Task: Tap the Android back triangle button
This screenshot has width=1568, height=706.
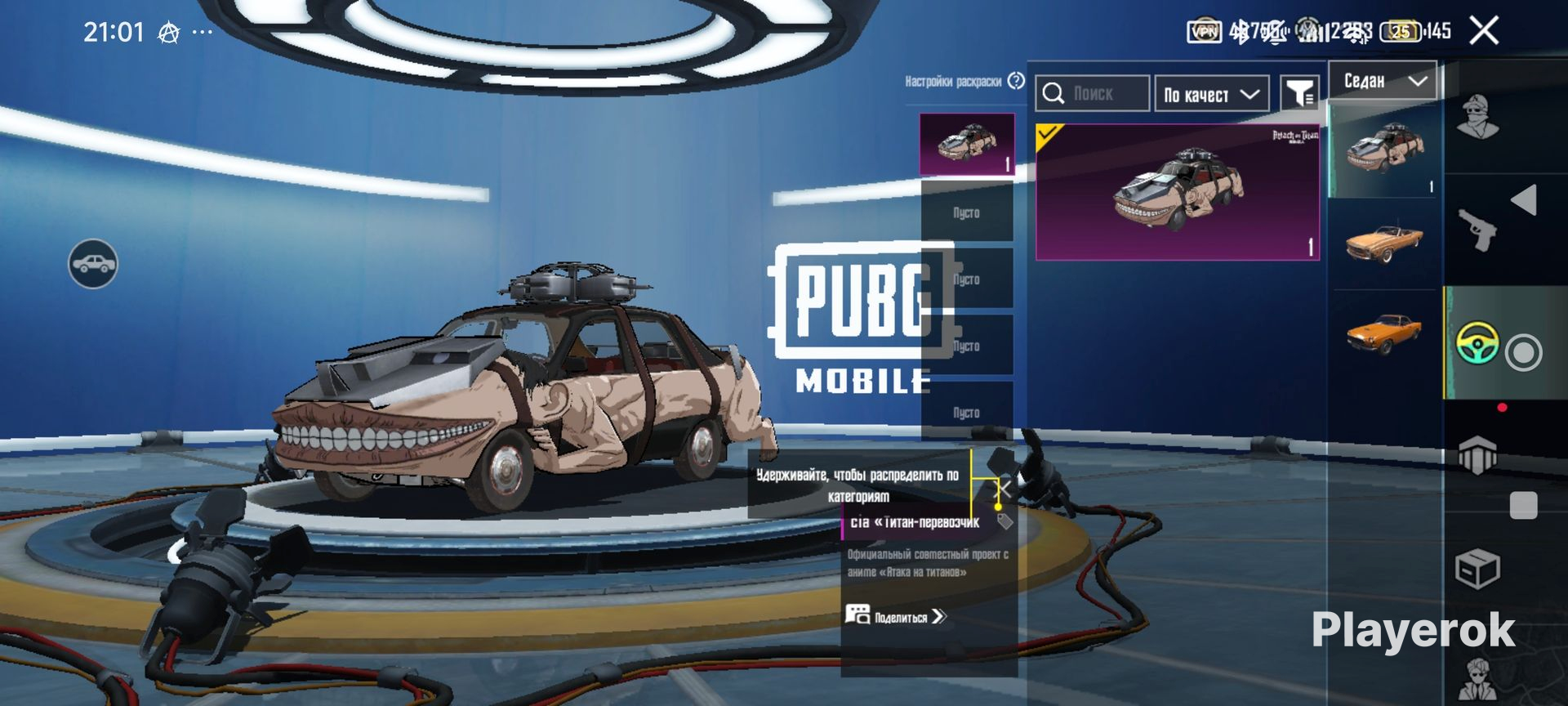Action: [x=1524, y=200]
